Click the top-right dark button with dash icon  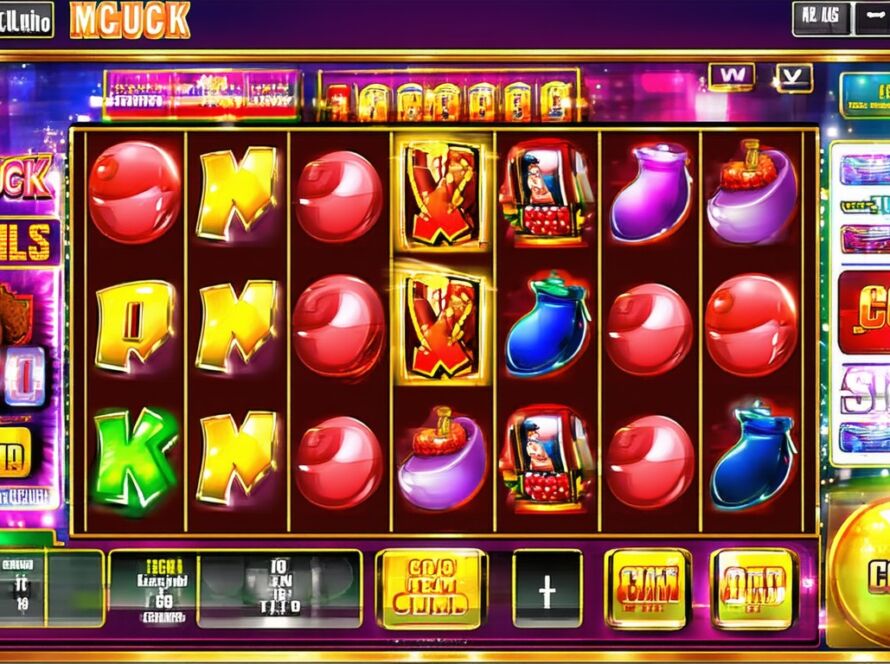click(872, 18)
